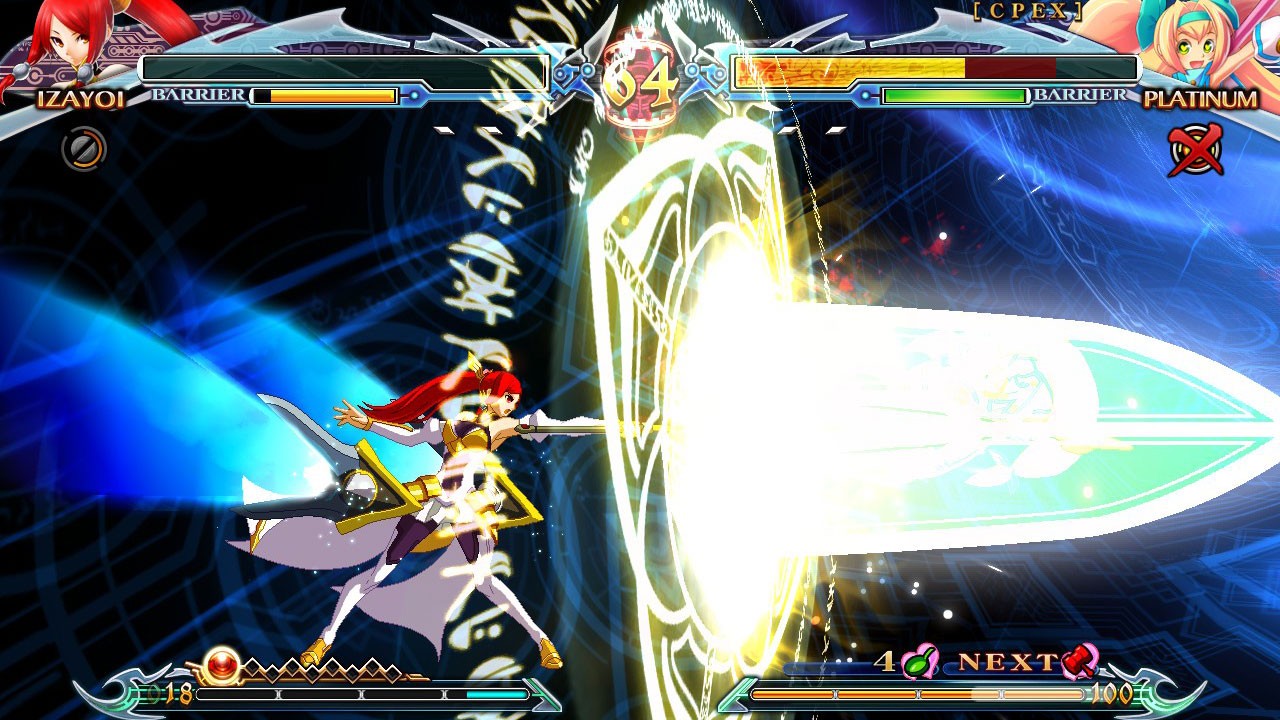Click Platinum's depleted red health bar section

pyautogui.click(x=1010, y=70)
